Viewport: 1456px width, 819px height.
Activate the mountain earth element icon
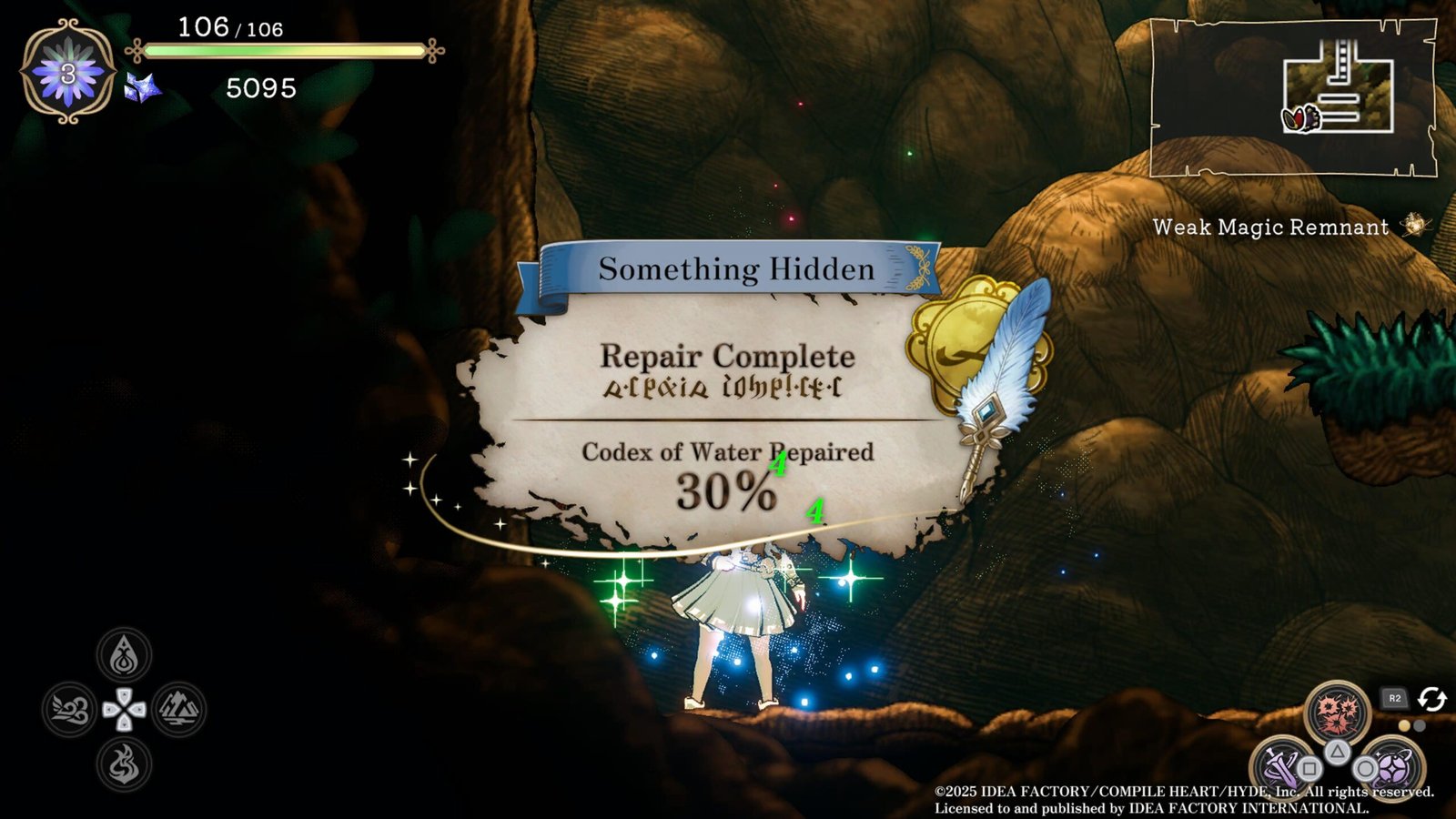178,710
